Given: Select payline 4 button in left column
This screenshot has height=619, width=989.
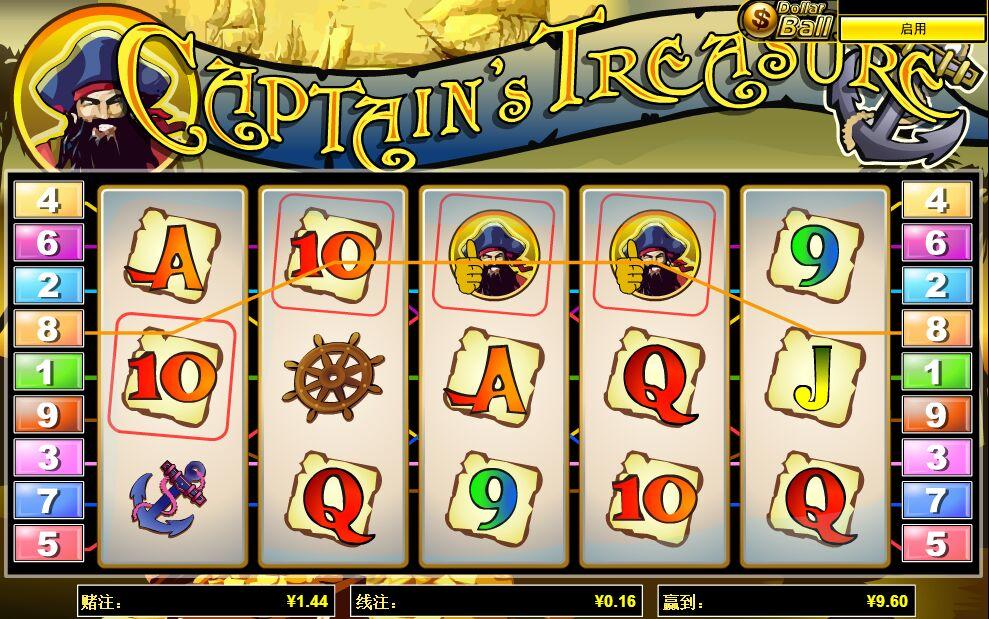Looking at the screenshot, I should [x=48, y=201].
